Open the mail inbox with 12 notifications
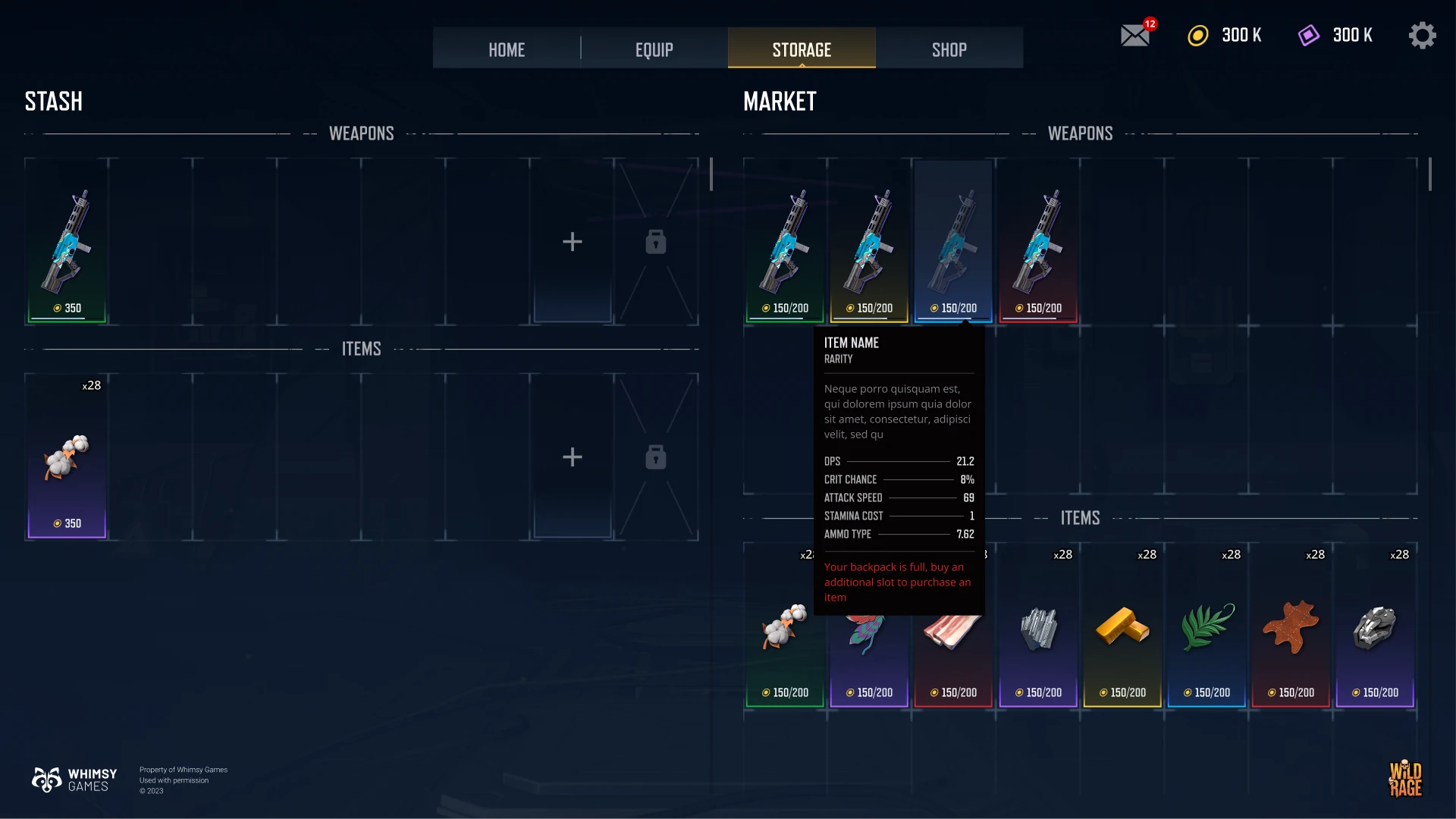1456x819 pixels. coord(1135,36)
